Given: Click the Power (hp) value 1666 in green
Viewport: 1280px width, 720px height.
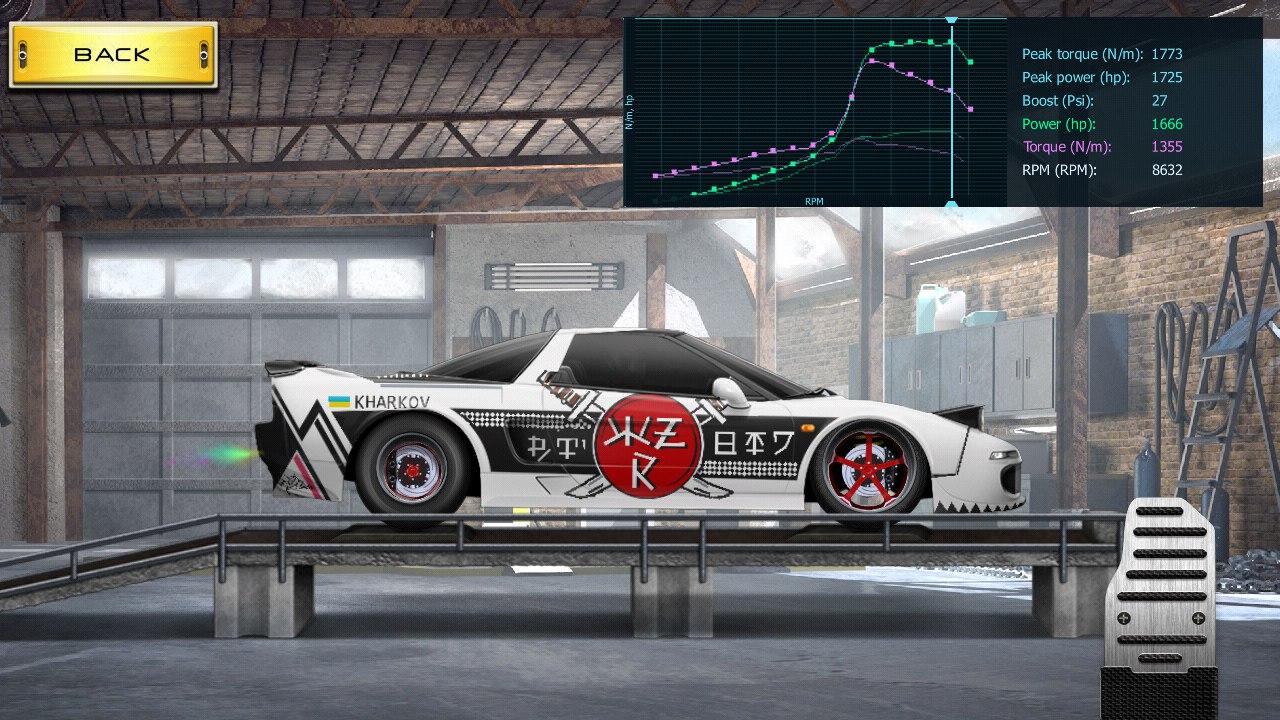Looking at the screenshot, I should (x=1166, y=124).
